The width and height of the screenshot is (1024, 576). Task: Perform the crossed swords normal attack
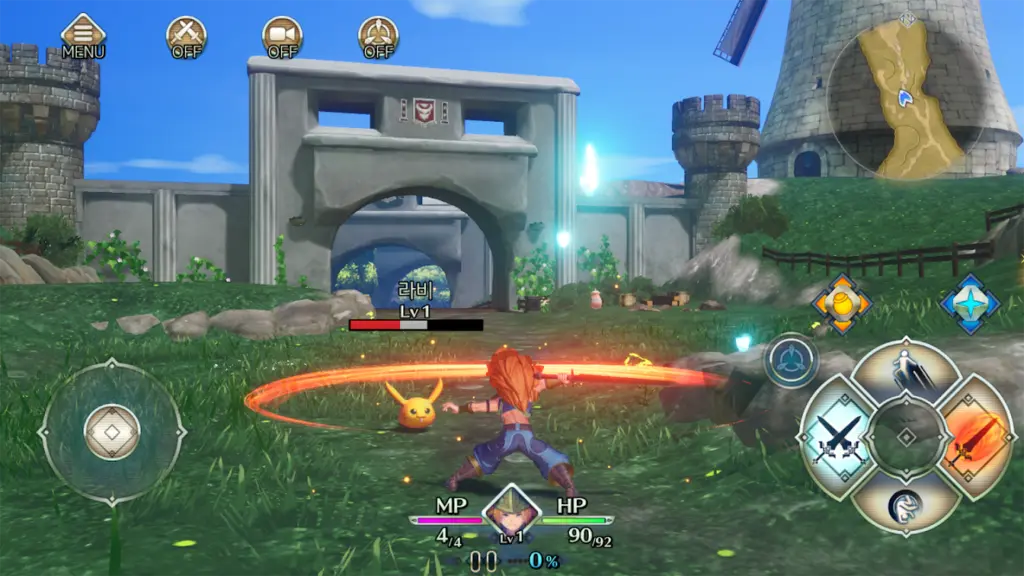point(840,437)
